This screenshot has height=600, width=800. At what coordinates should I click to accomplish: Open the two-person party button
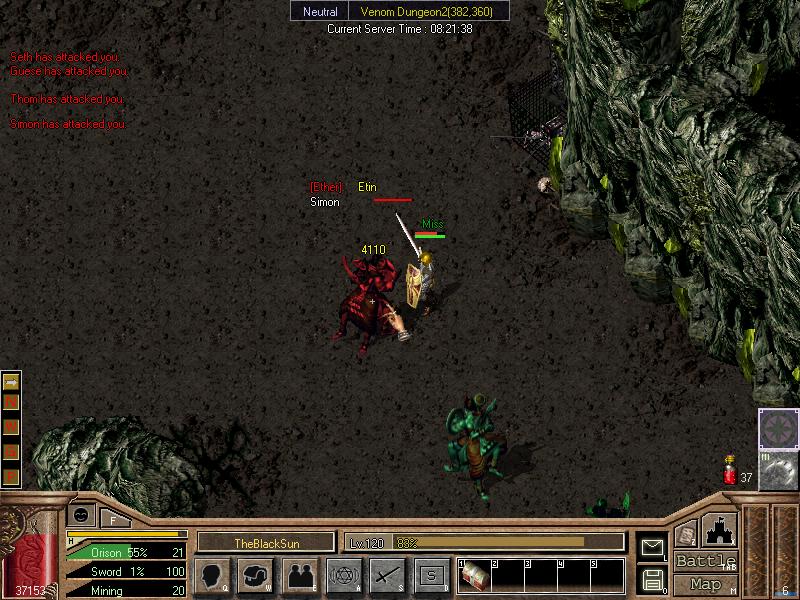299,576
